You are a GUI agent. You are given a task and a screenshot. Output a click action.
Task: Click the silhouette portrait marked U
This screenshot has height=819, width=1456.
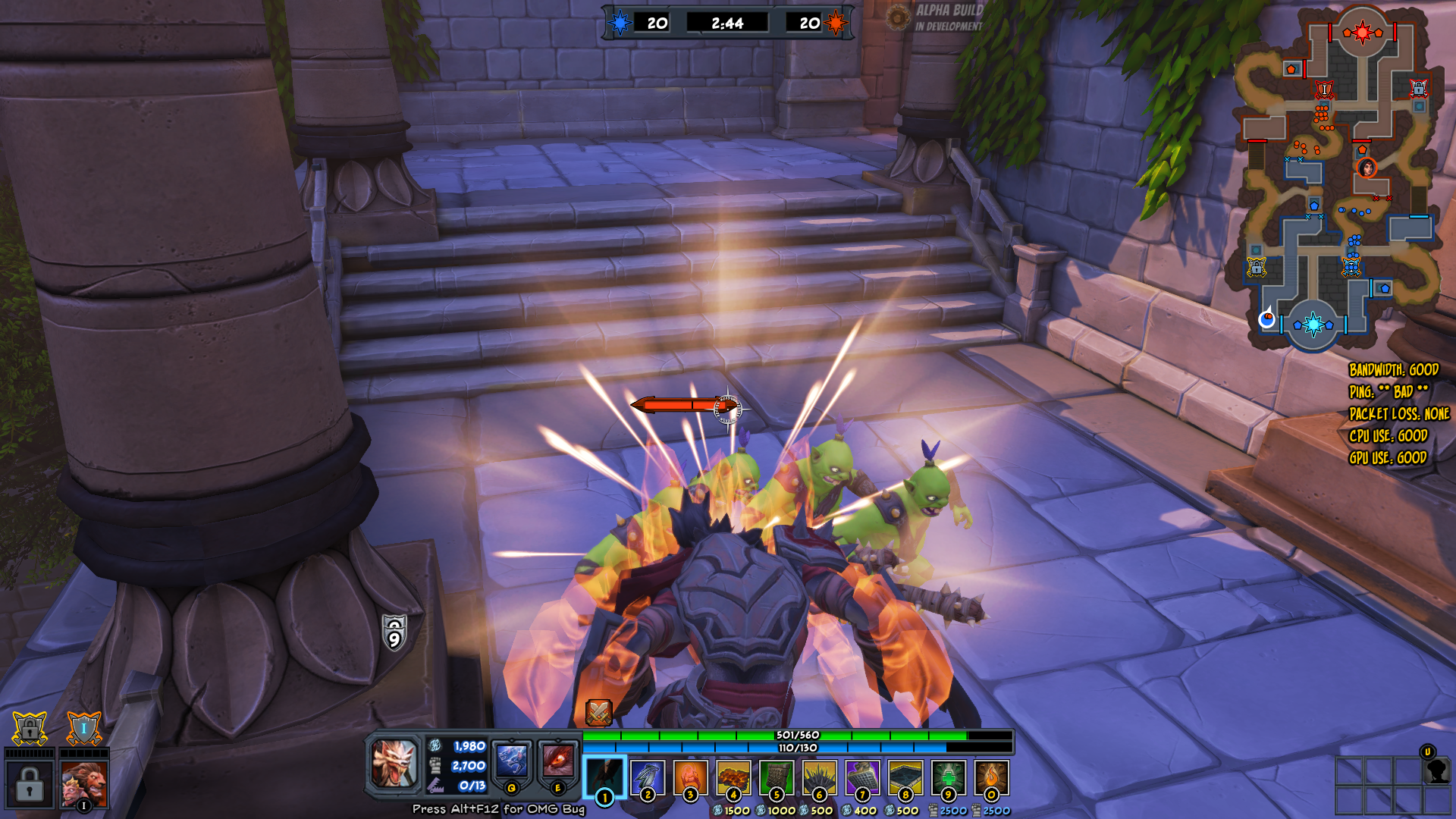[1436, 770]
